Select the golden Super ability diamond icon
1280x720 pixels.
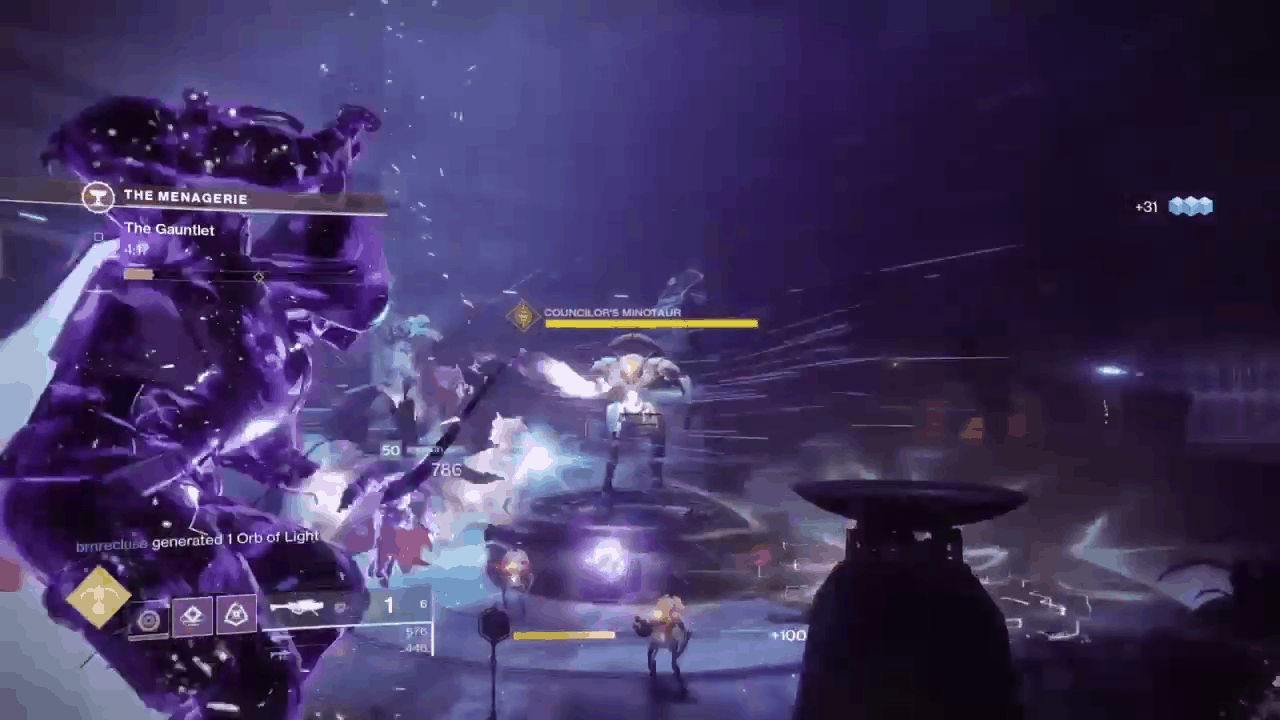coord(97,598)
